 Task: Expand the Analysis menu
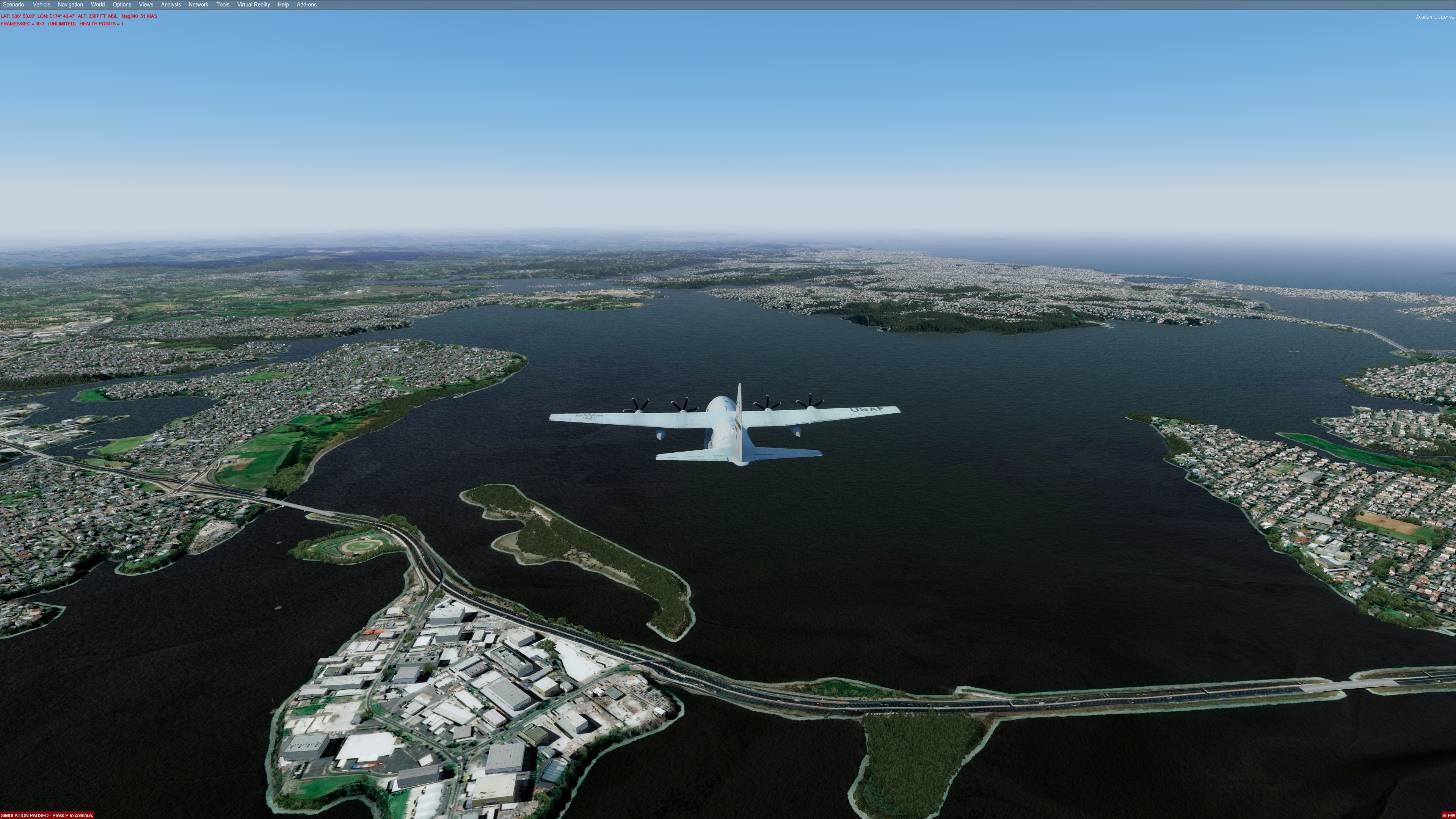(x=171, y=5)
